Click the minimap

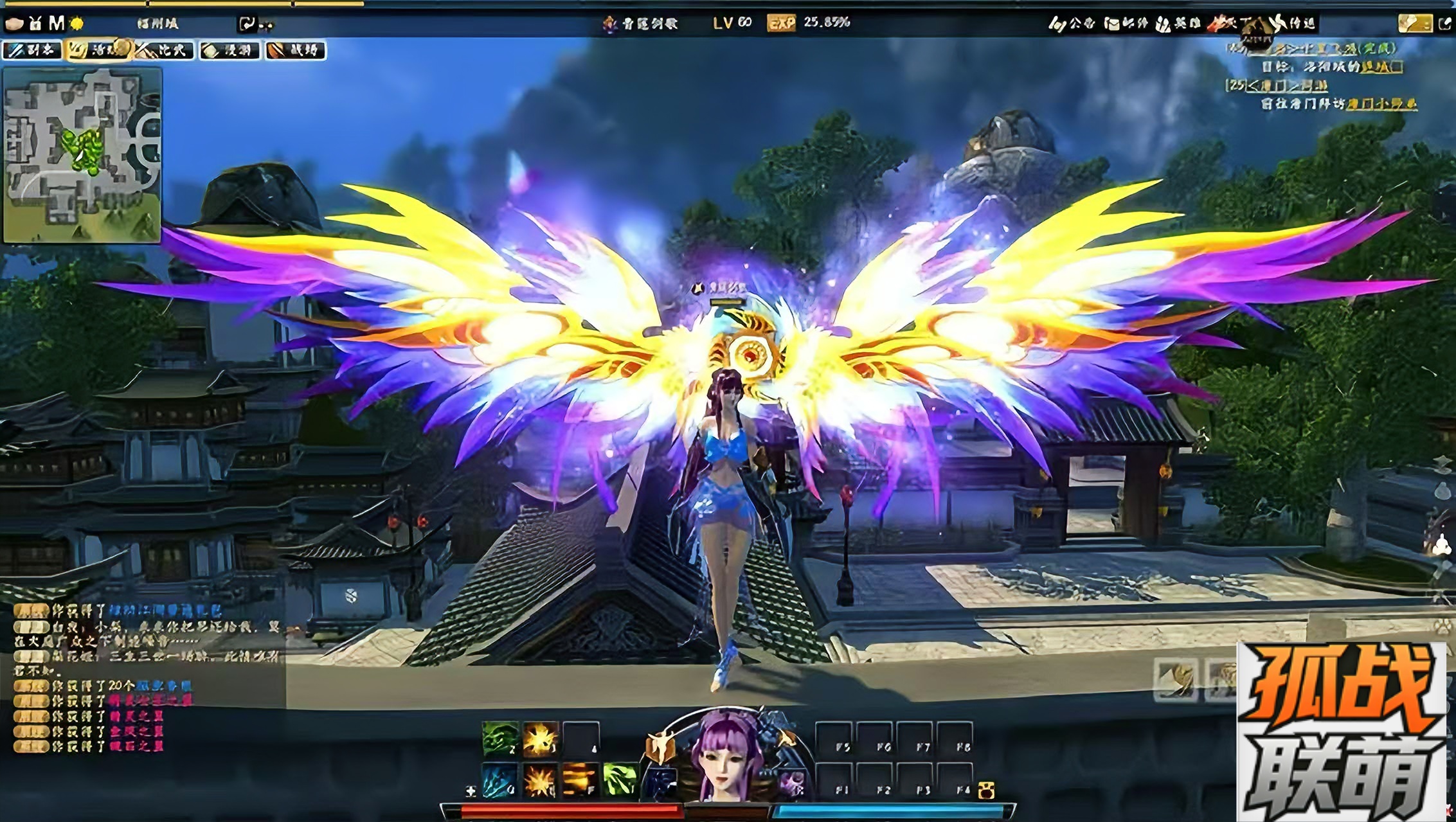[x=82, y=155]
